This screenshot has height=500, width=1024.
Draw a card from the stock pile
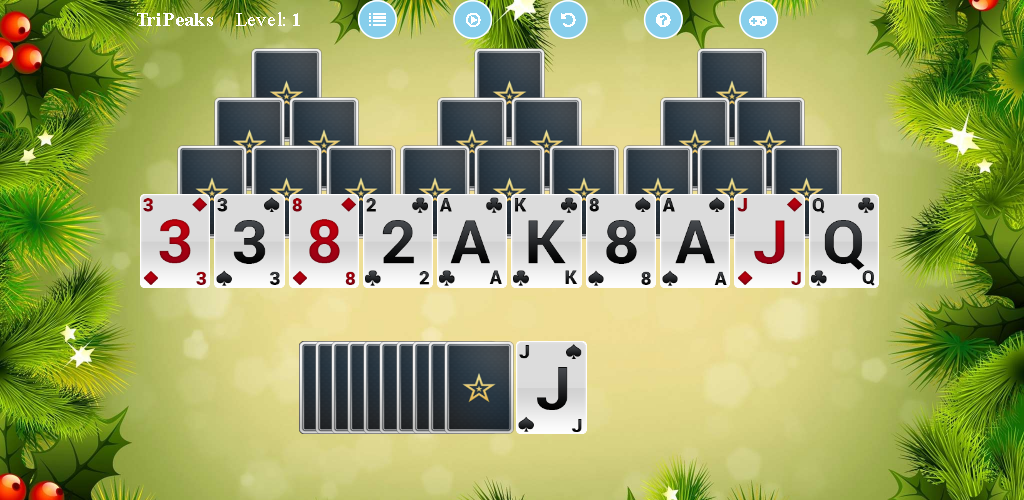pos(478,387)
